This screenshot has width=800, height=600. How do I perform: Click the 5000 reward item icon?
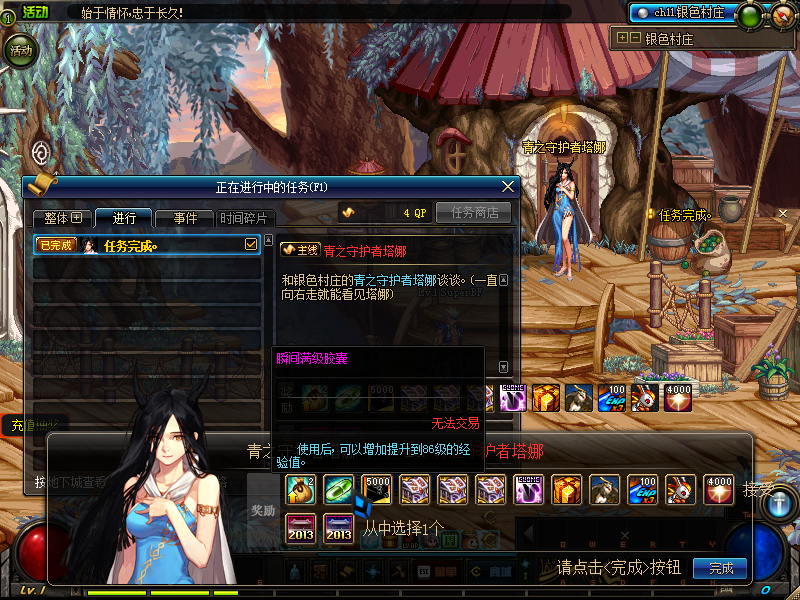point(376,489)
